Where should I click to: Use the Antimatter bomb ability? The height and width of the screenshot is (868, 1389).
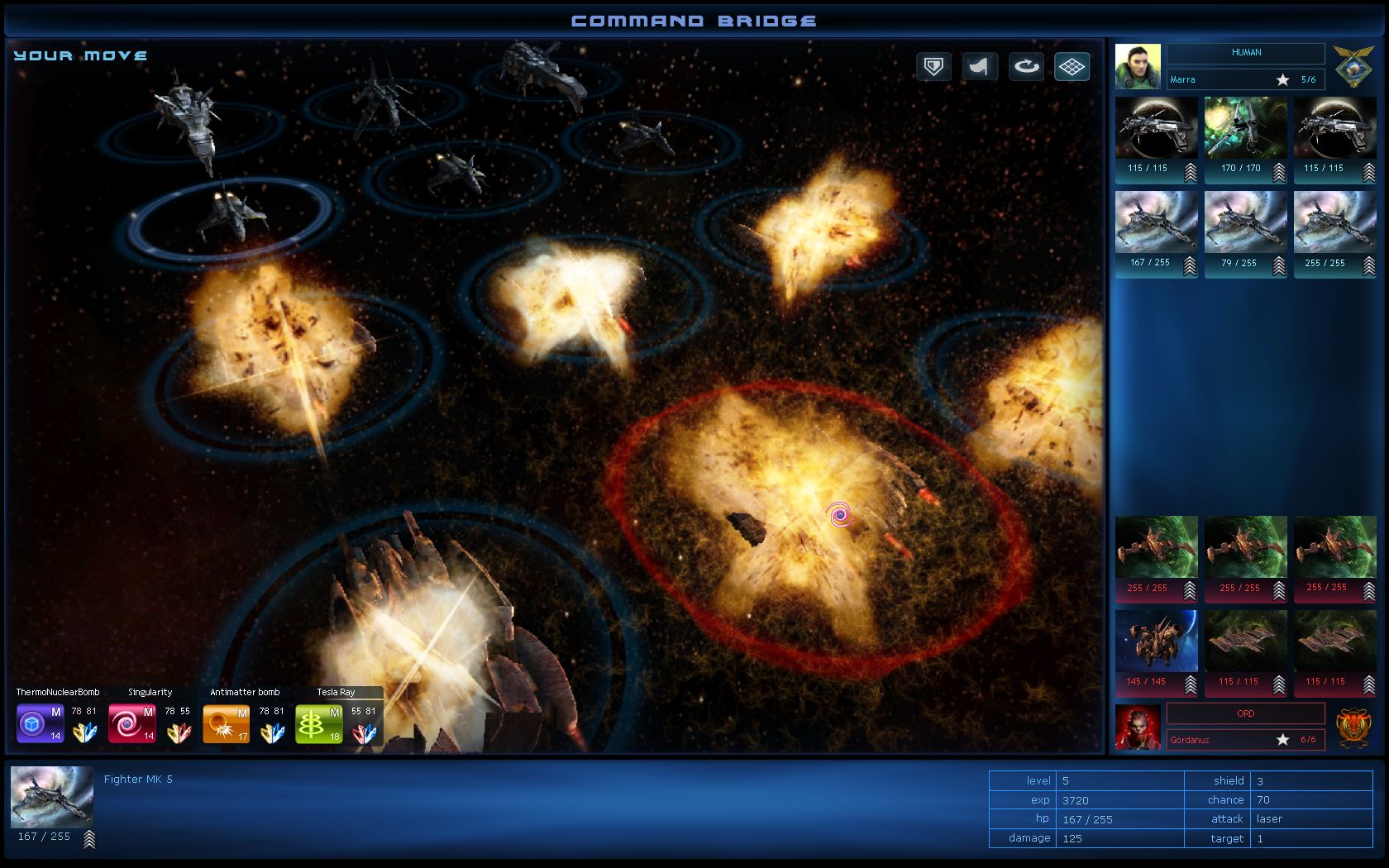(x=226, y=723)
